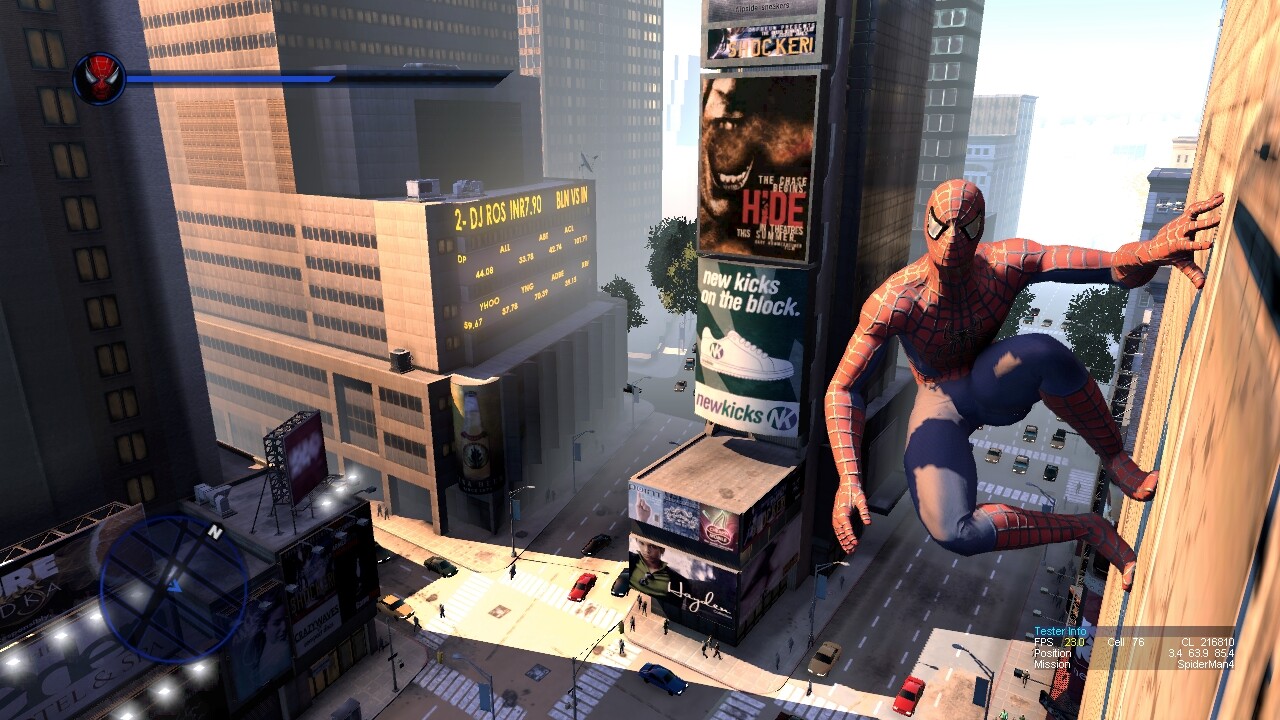This screenshot has width=1280, height=720.
Task: Toggle the Tester Info debug overlay
Action: click(x=1058, y=631)
